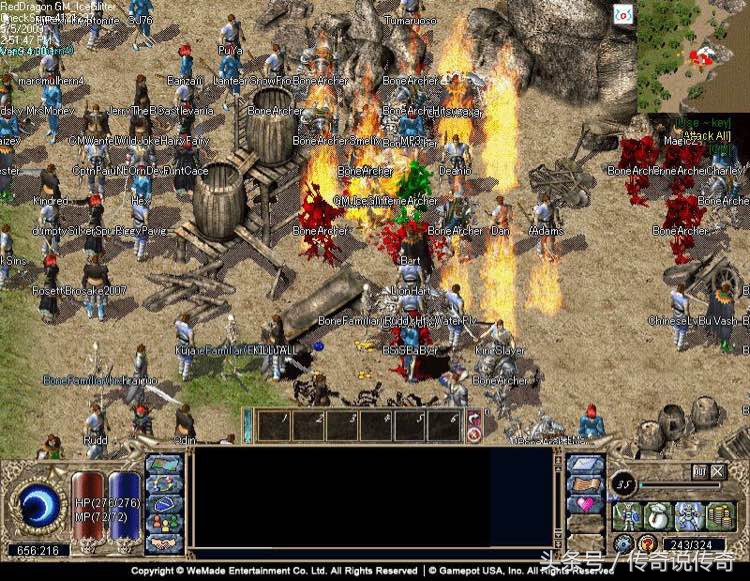750x581 pixels.
Task: Open the group members button
Action: tap(164, 522)
